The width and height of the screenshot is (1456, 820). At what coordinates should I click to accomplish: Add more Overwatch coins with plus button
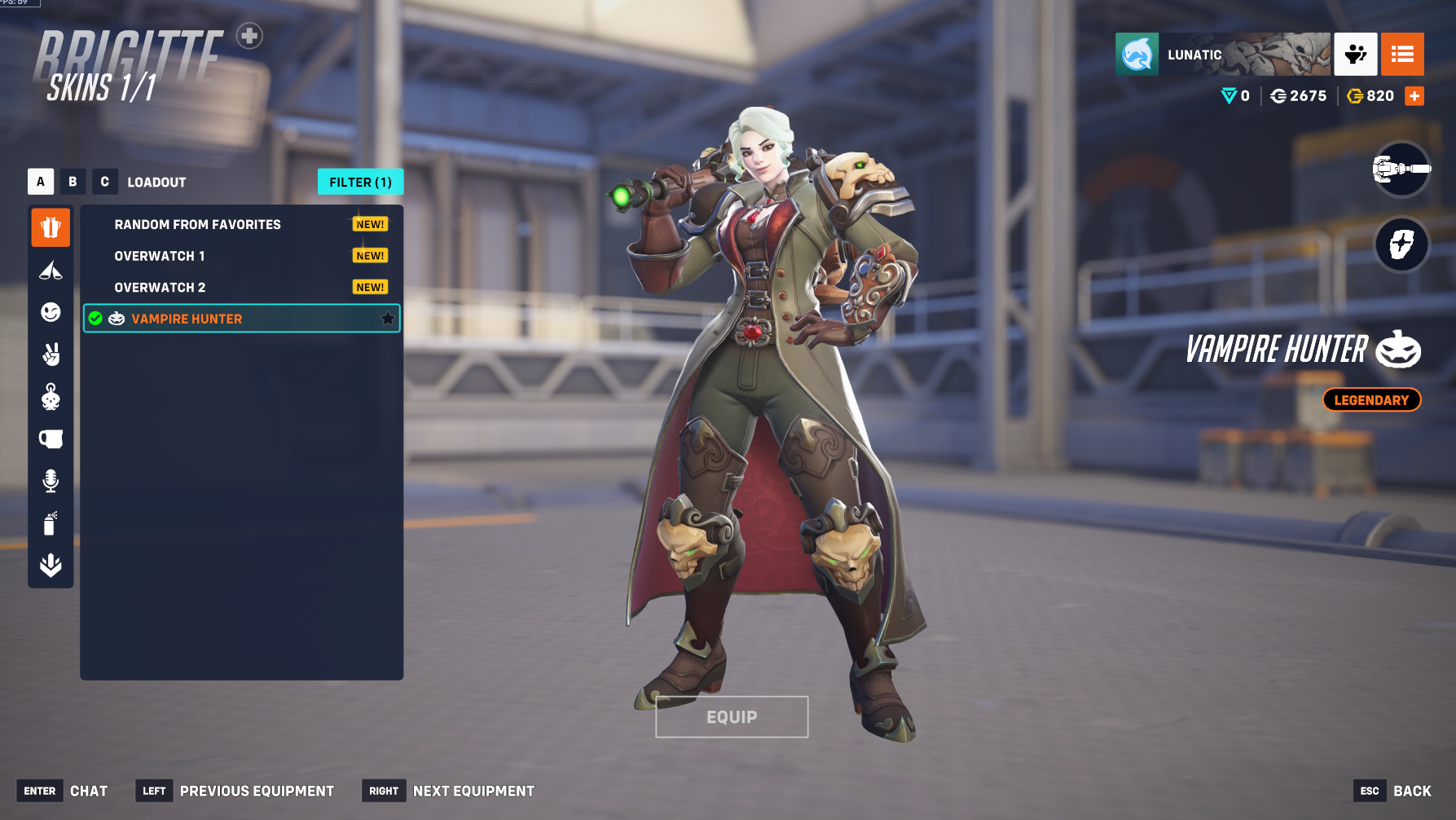(x=1414, y=96)
